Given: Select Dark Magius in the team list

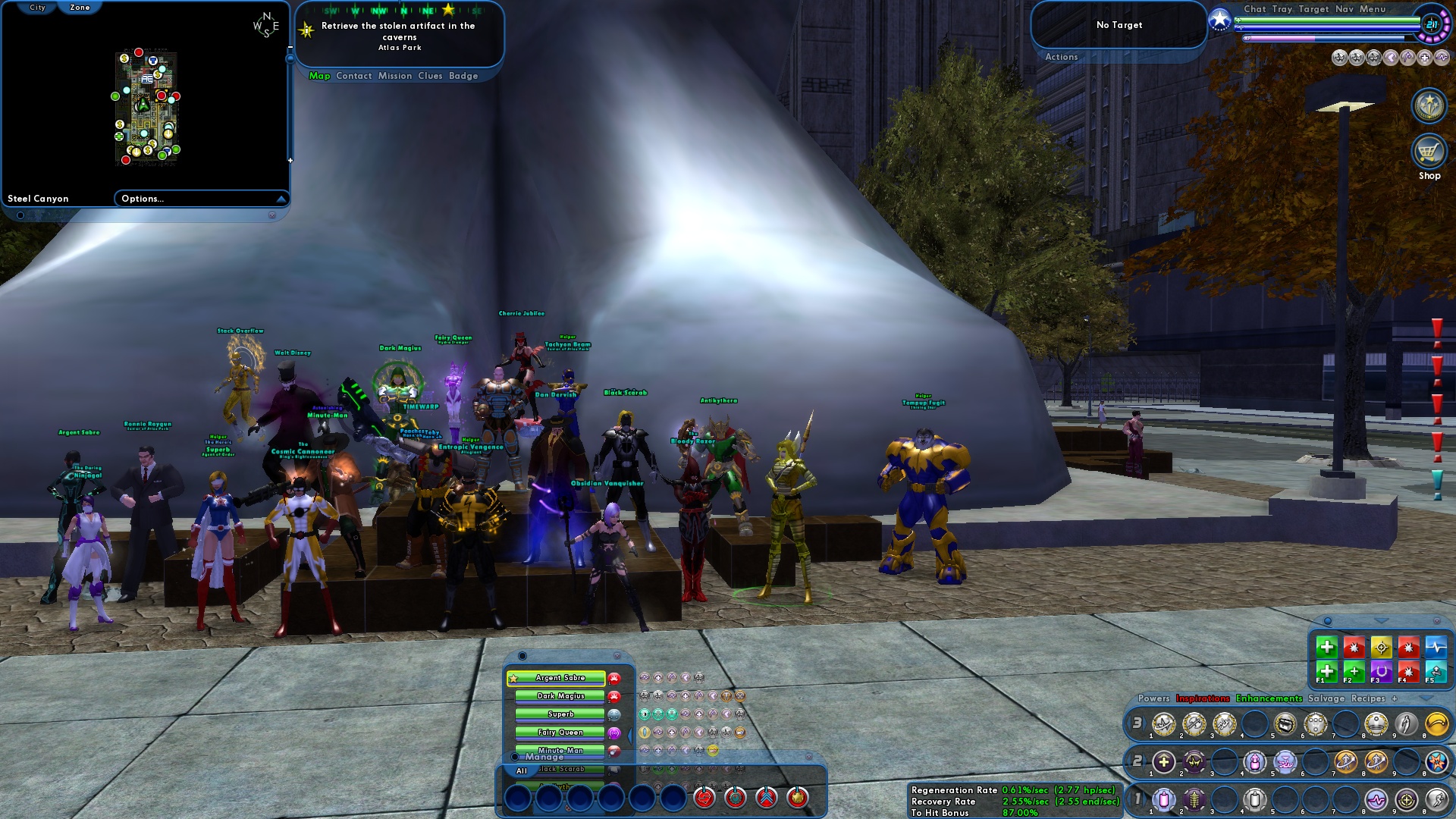Looking at the screenshot, I should 560,696.
